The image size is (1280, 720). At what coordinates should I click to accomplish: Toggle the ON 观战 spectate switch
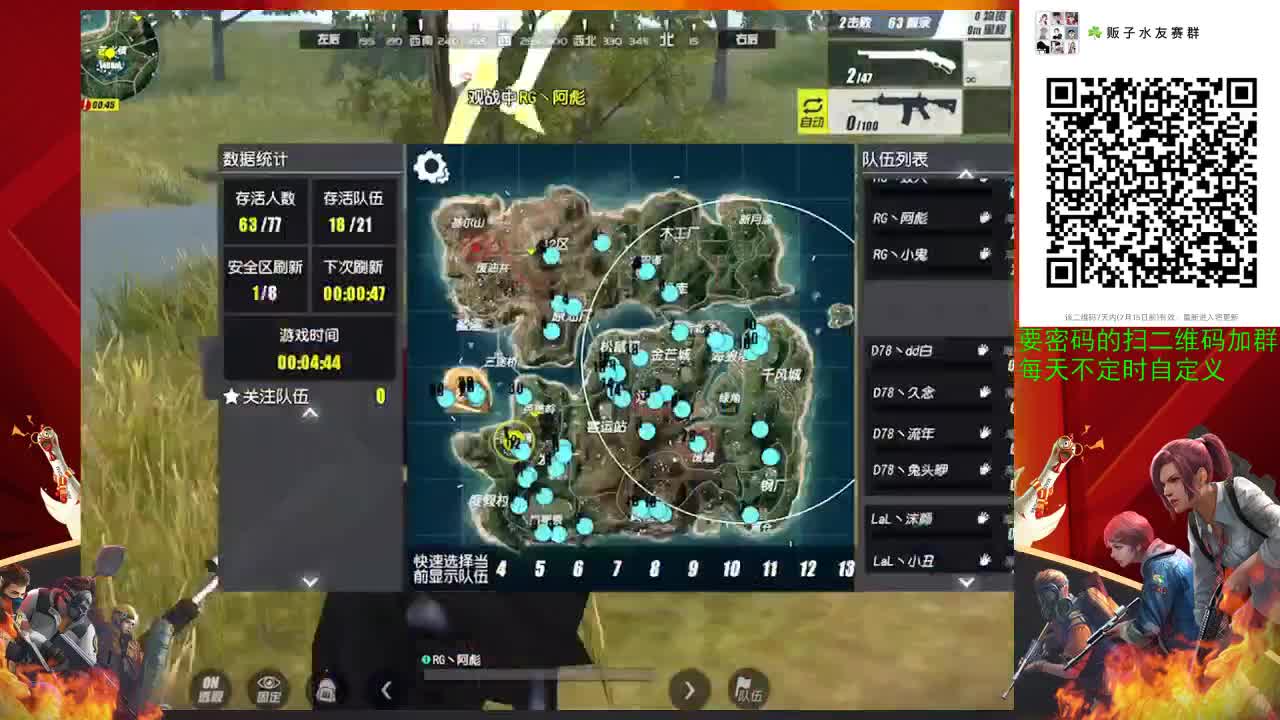(x=209, y=688)
